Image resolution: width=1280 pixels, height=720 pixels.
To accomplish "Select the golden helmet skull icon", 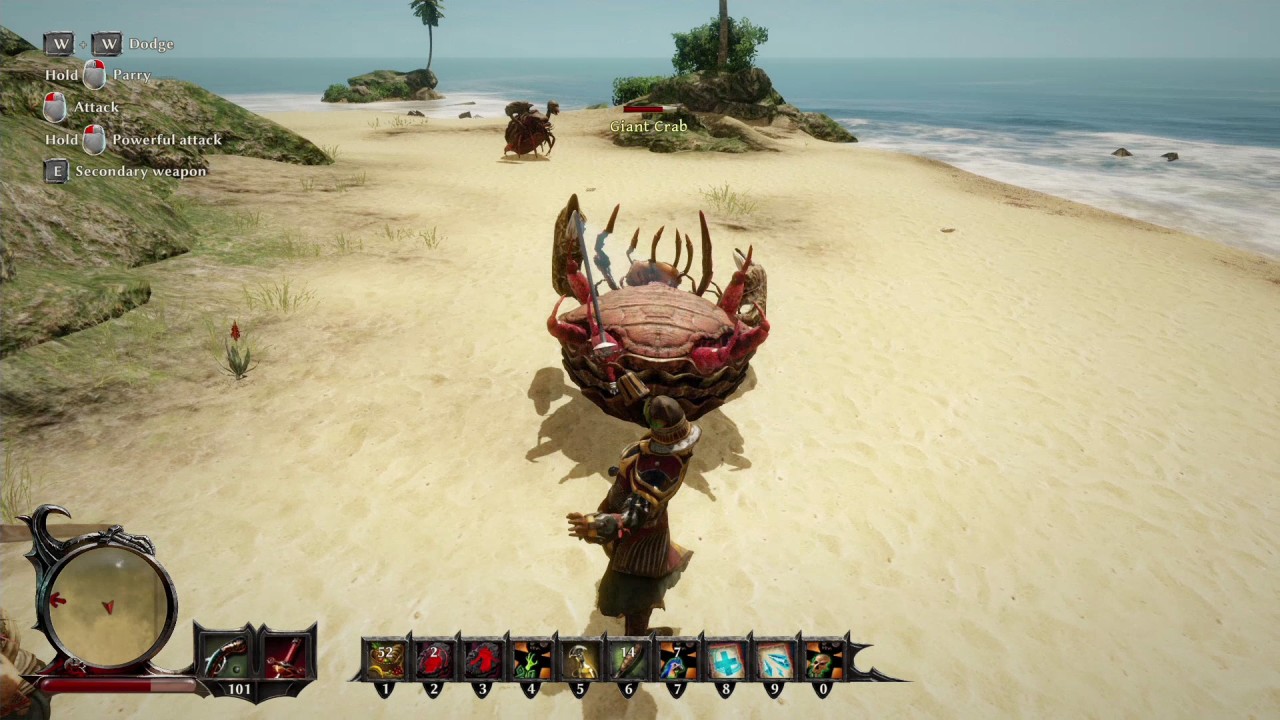I will point(580,660).
